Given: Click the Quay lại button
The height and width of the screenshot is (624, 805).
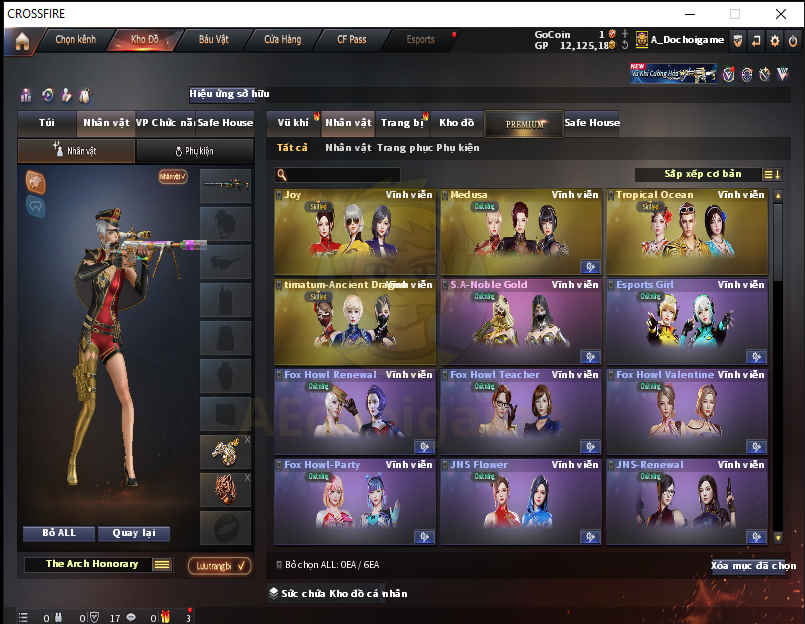Looking at the screenshot, I should (x=140, y=533).
